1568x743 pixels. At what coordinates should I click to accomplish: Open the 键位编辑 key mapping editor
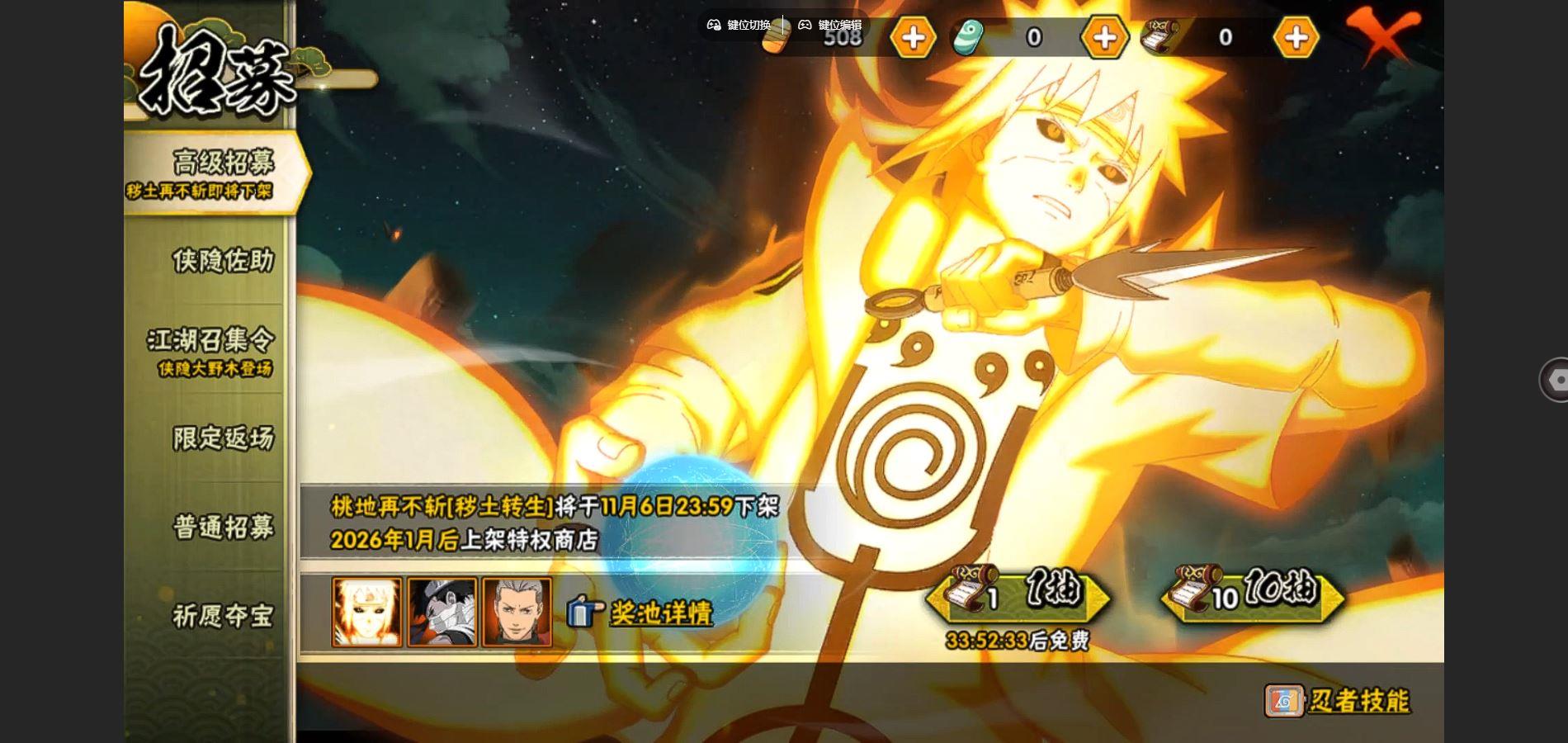click(830, 25)
